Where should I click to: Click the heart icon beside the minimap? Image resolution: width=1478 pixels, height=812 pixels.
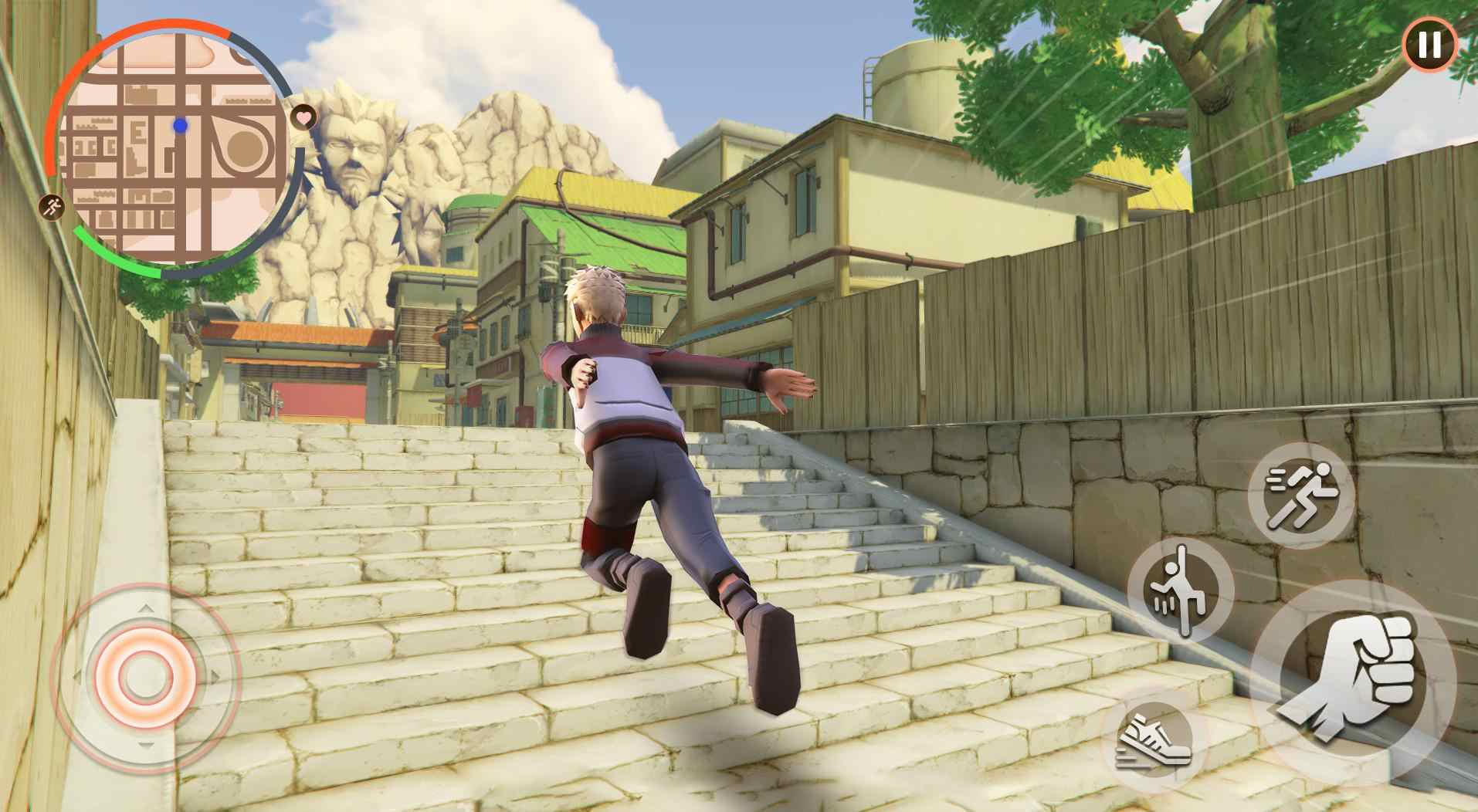(x=304, y=117)
